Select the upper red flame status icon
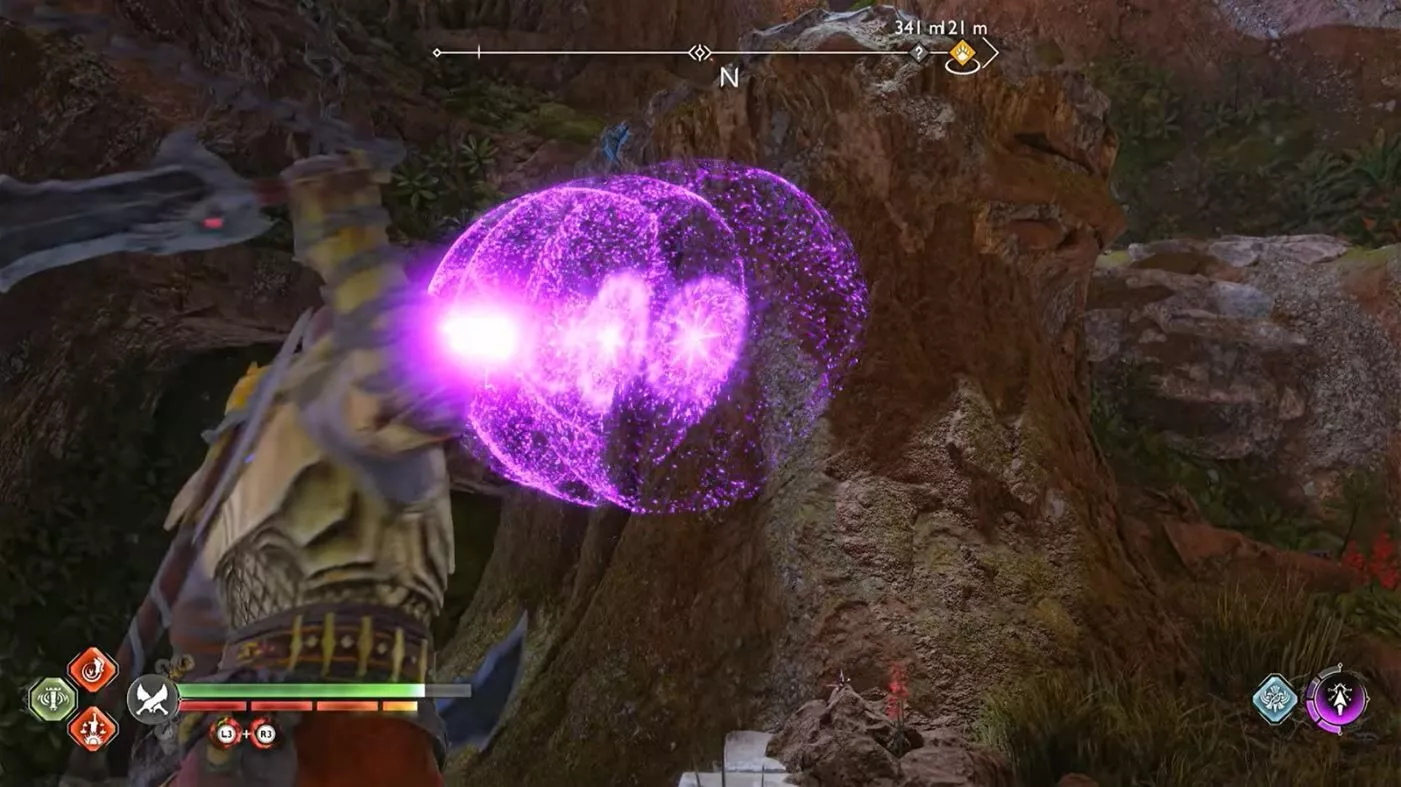Viewport: 1401px width, 787px height. (x=93, y=672)
